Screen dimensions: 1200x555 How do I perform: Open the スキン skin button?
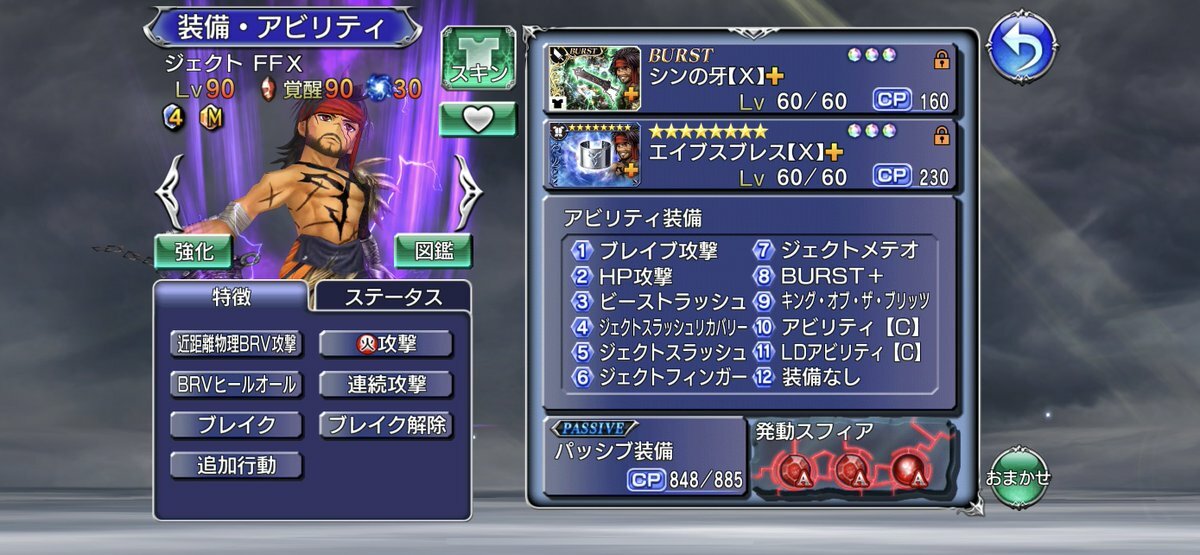[478, 60]
